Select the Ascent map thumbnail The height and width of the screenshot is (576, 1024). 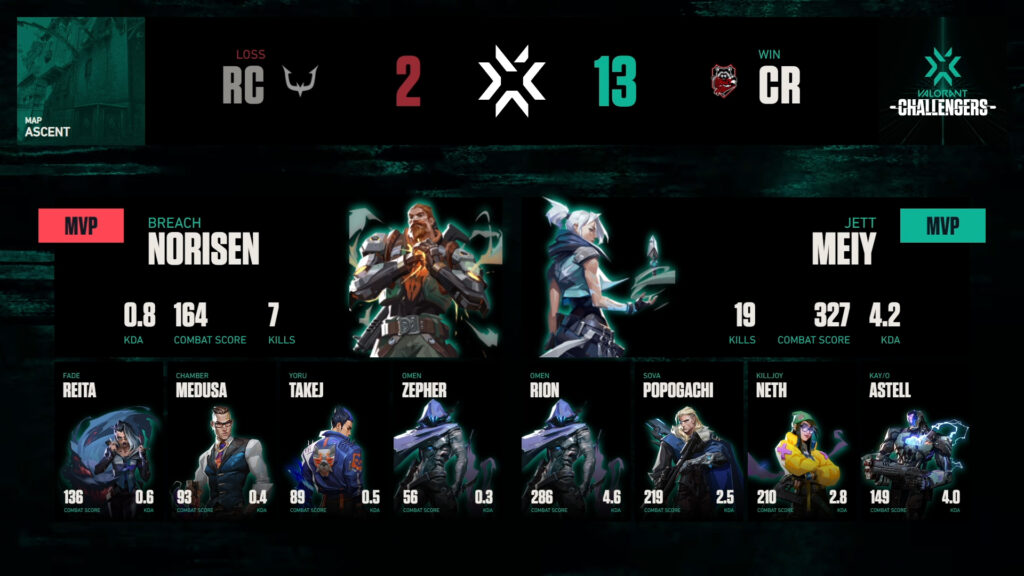pyautogui.click(x=81, y=81)
